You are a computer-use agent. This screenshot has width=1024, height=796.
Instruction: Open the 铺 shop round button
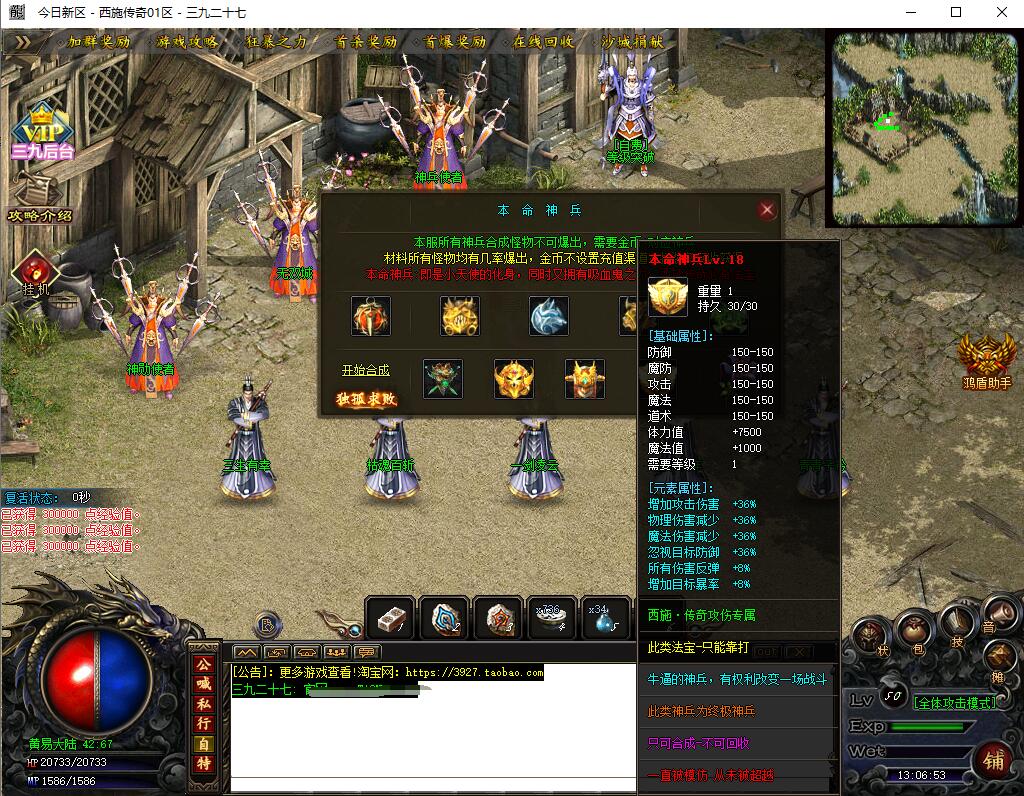coord(994,760)
